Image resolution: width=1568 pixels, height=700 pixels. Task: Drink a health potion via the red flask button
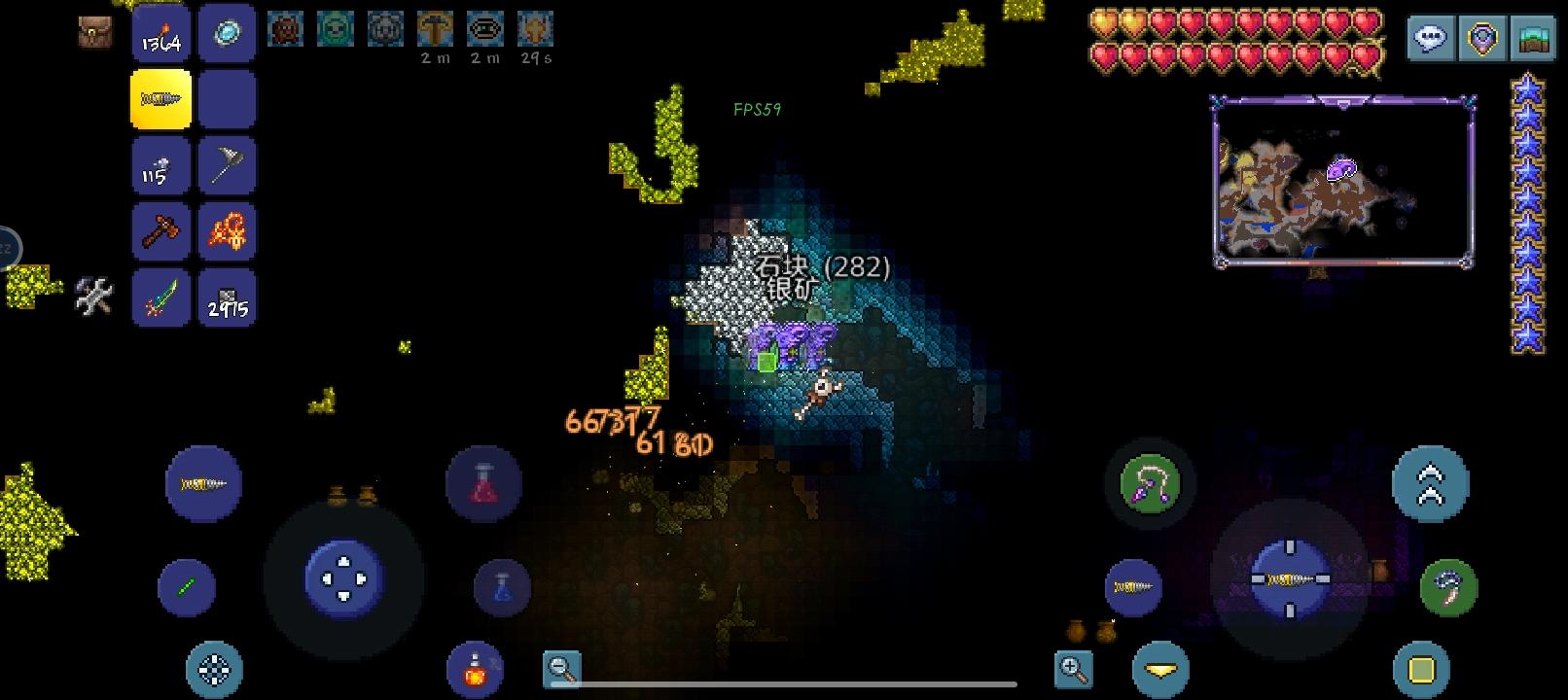tap(483, 484)
